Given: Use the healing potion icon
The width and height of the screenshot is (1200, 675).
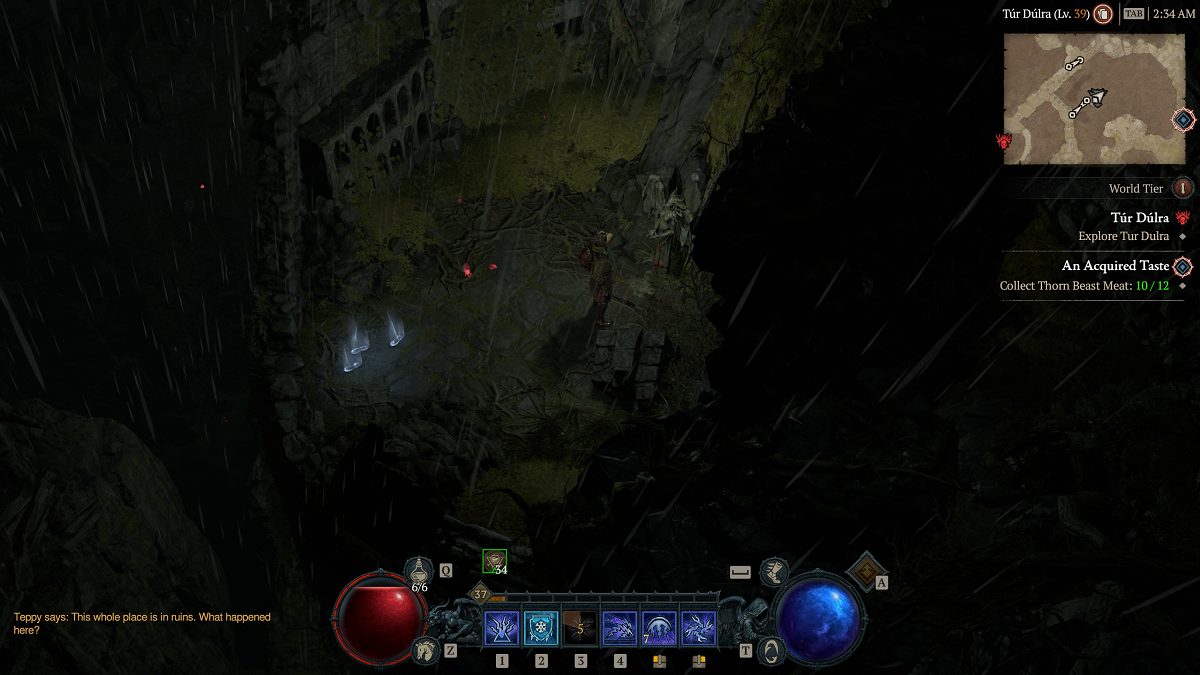Looking at the screenshot, I should [419, 570].
